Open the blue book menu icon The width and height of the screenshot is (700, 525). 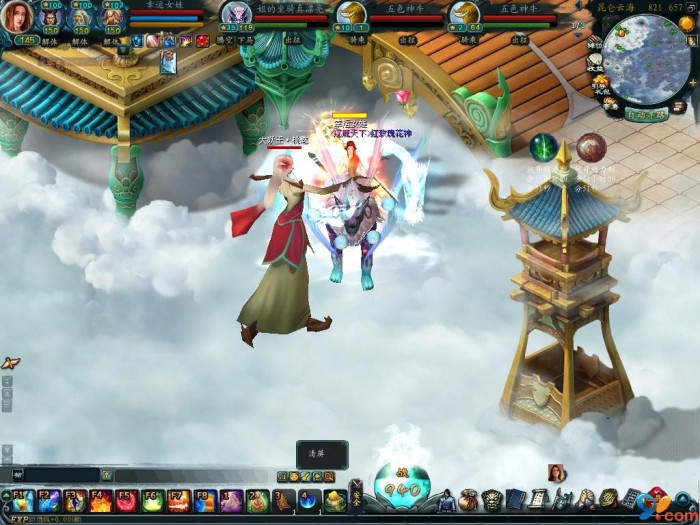515,499
